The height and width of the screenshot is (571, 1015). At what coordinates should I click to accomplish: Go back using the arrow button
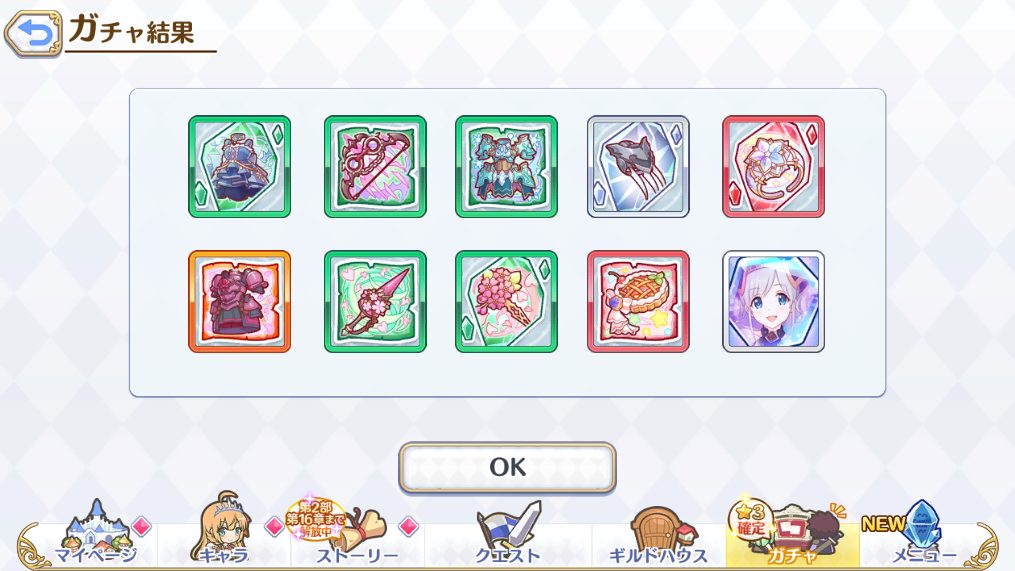point(32,34)
